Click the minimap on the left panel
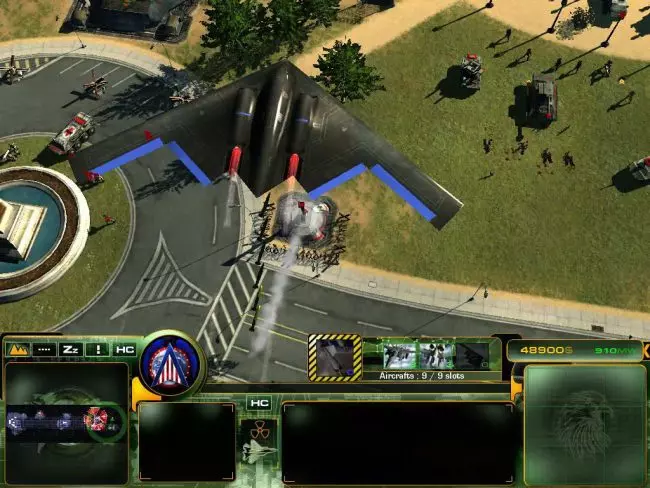 66,423
